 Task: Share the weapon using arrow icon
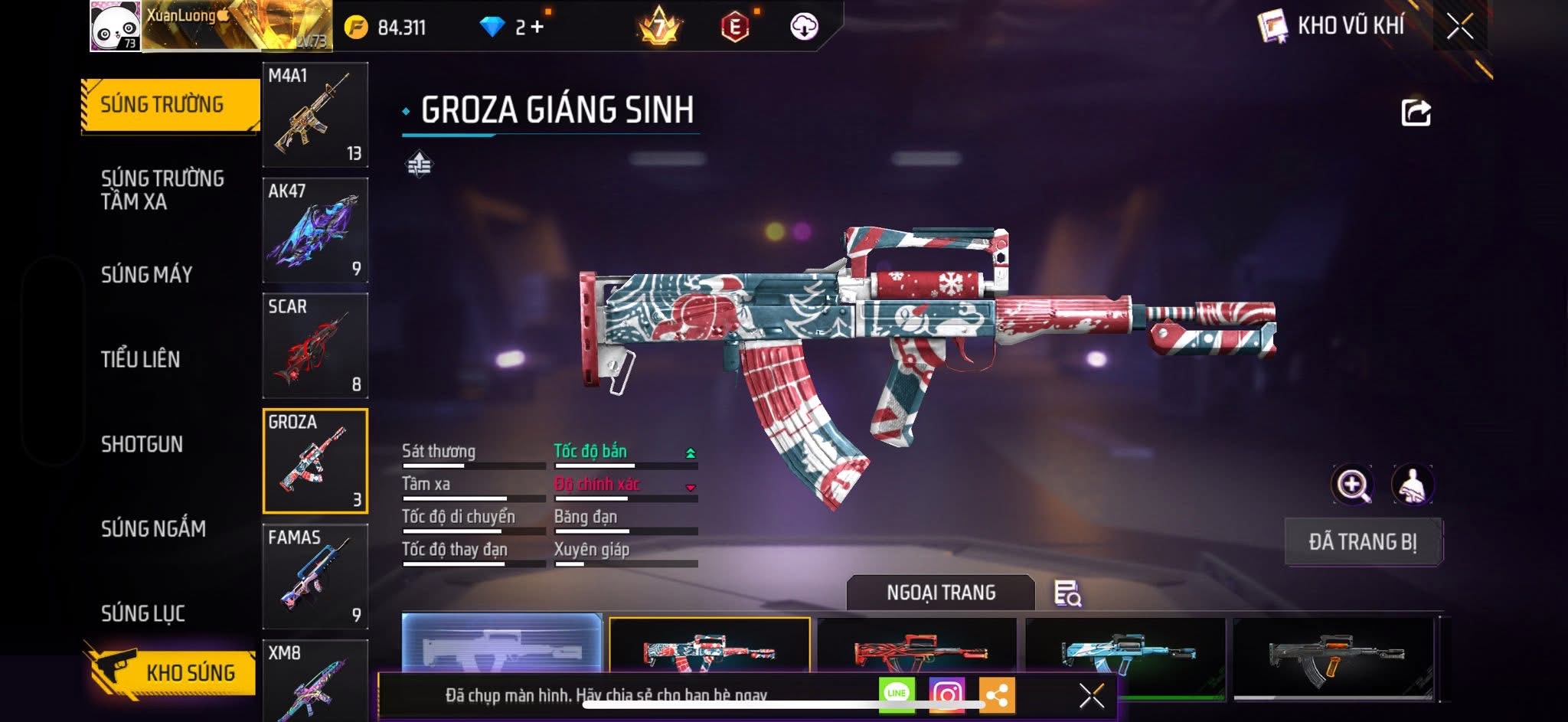pyautogui.click(x=1416, y=113)
